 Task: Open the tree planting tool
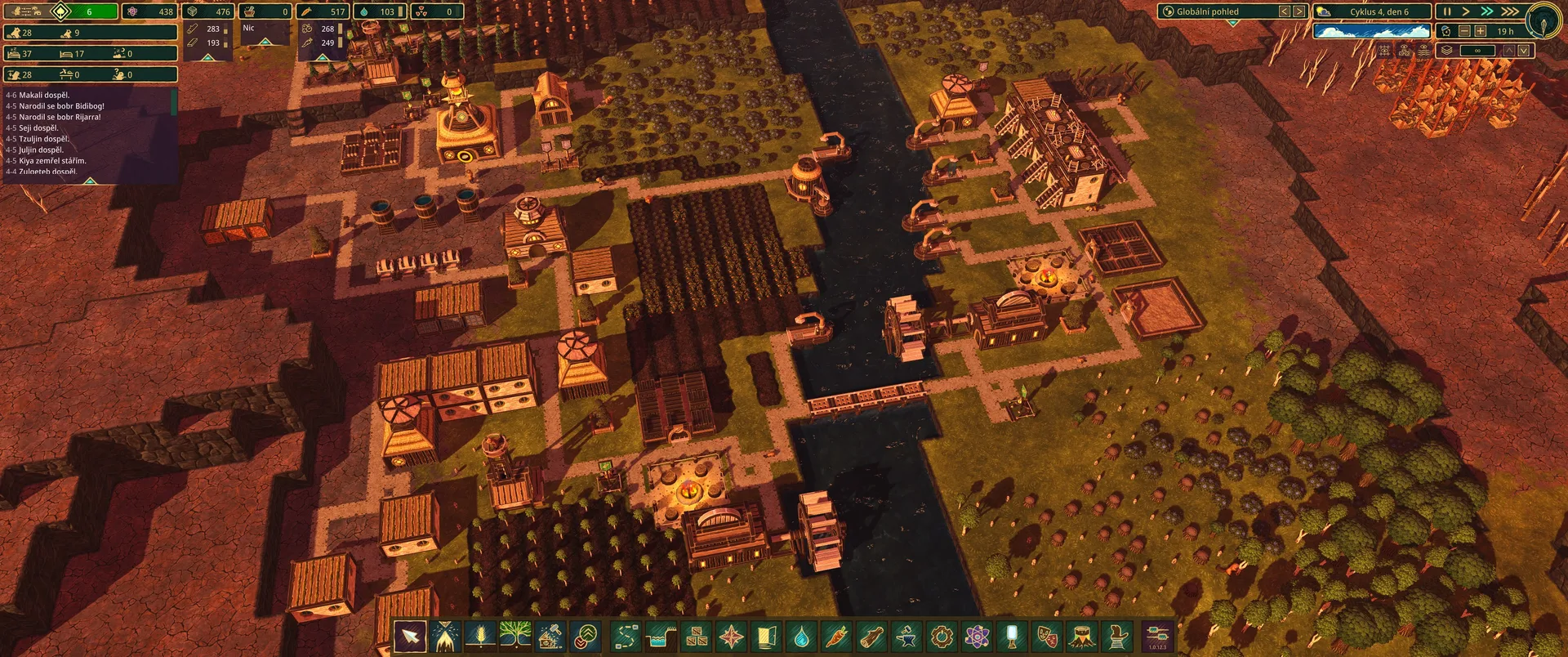pos(514,636)
